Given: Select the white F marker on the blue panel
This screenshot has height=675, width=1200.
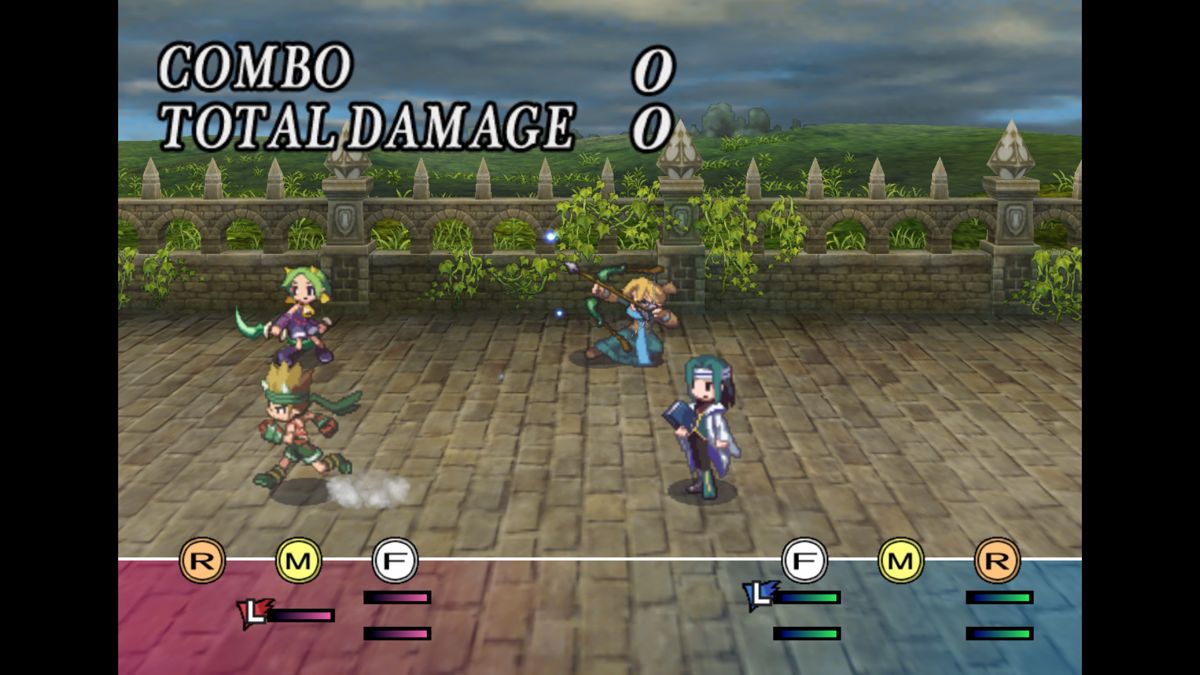Looking at the screenshot, I should [804, 560].
